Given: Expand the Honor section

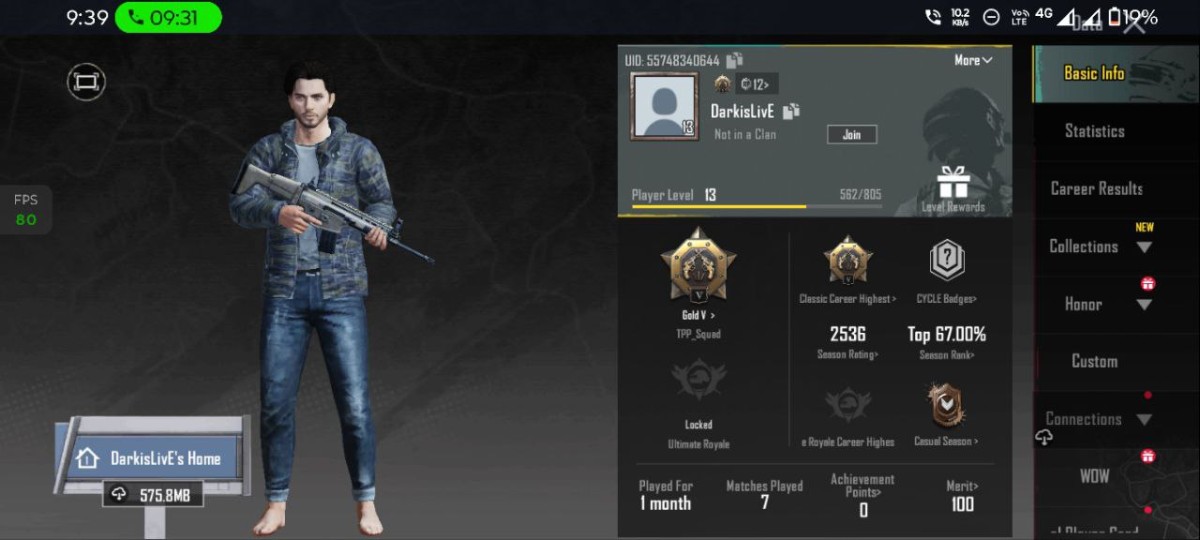Looking at the screenshot, I should coord(1096,304).
